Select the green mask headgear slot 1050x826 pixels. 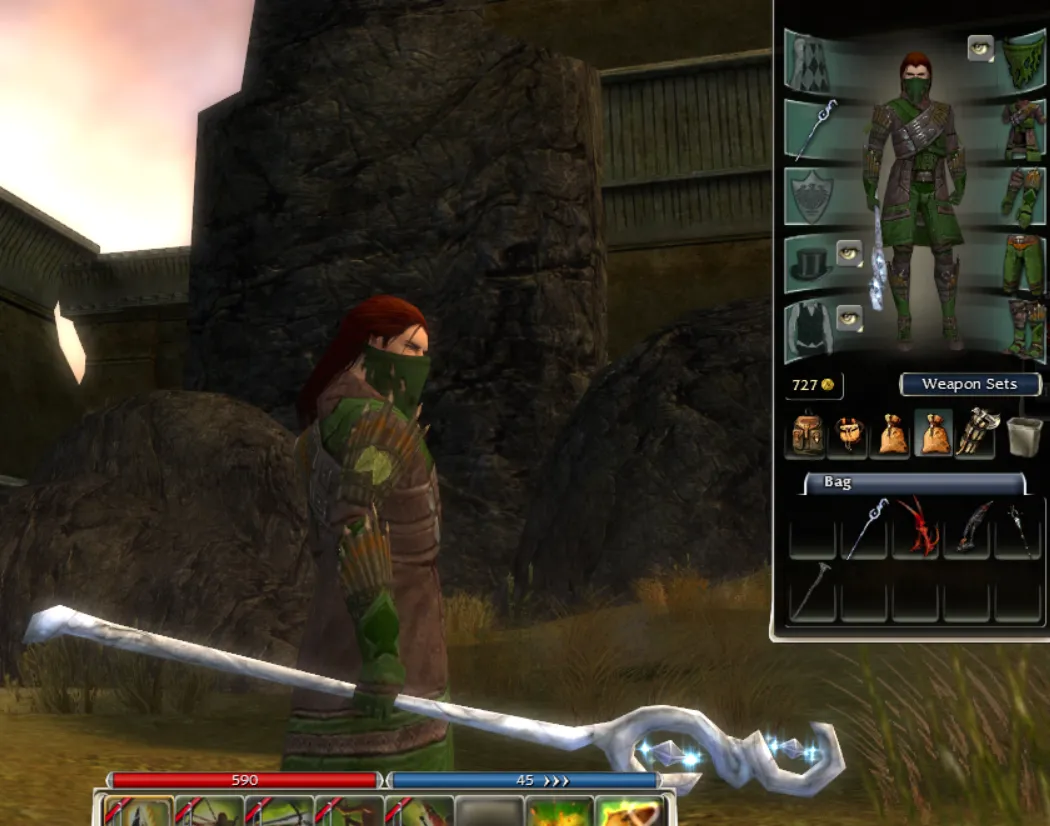point(1024,60)
